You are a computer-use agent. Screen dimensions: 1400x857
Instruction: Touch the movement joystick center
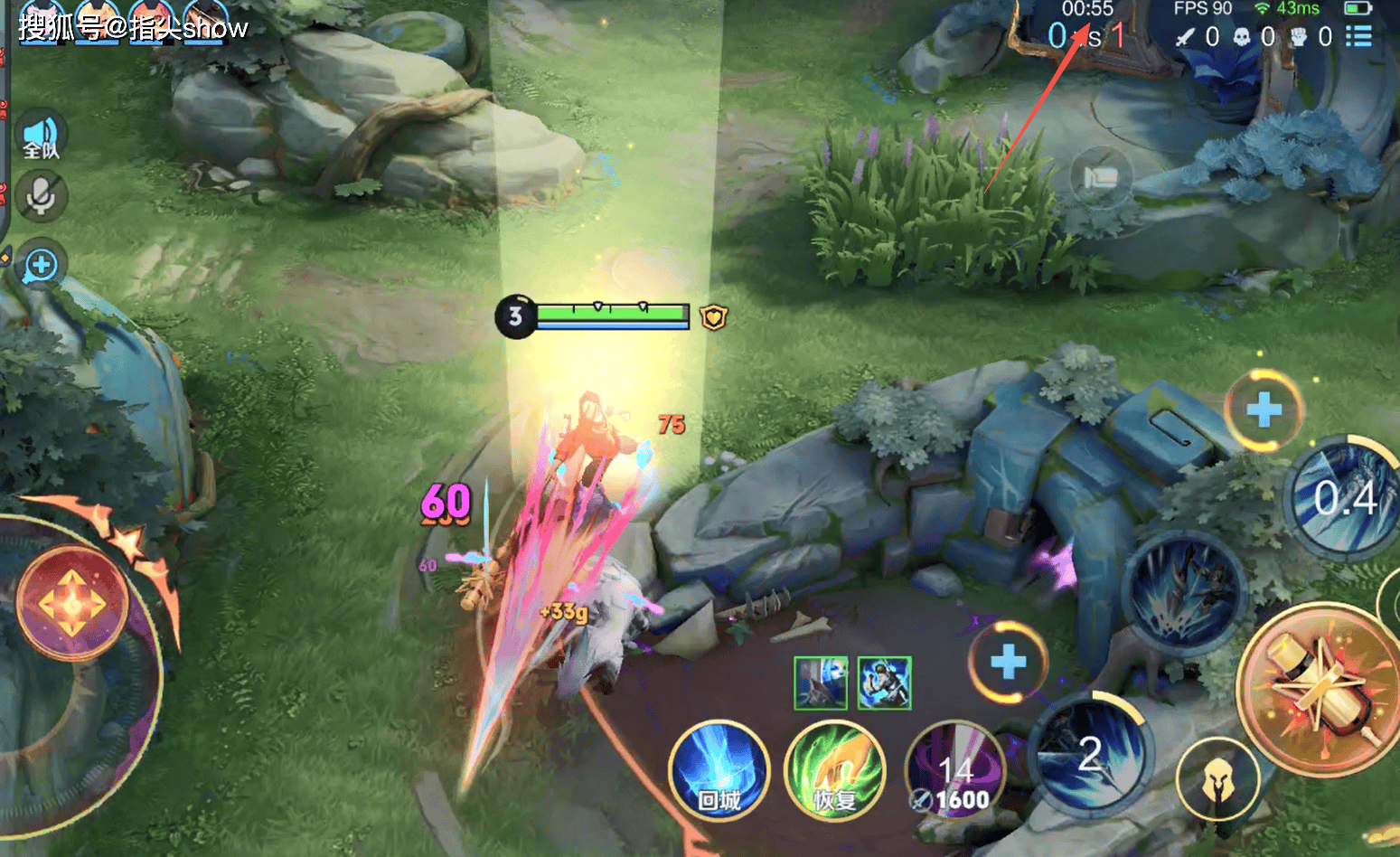[x=72, y=603]
